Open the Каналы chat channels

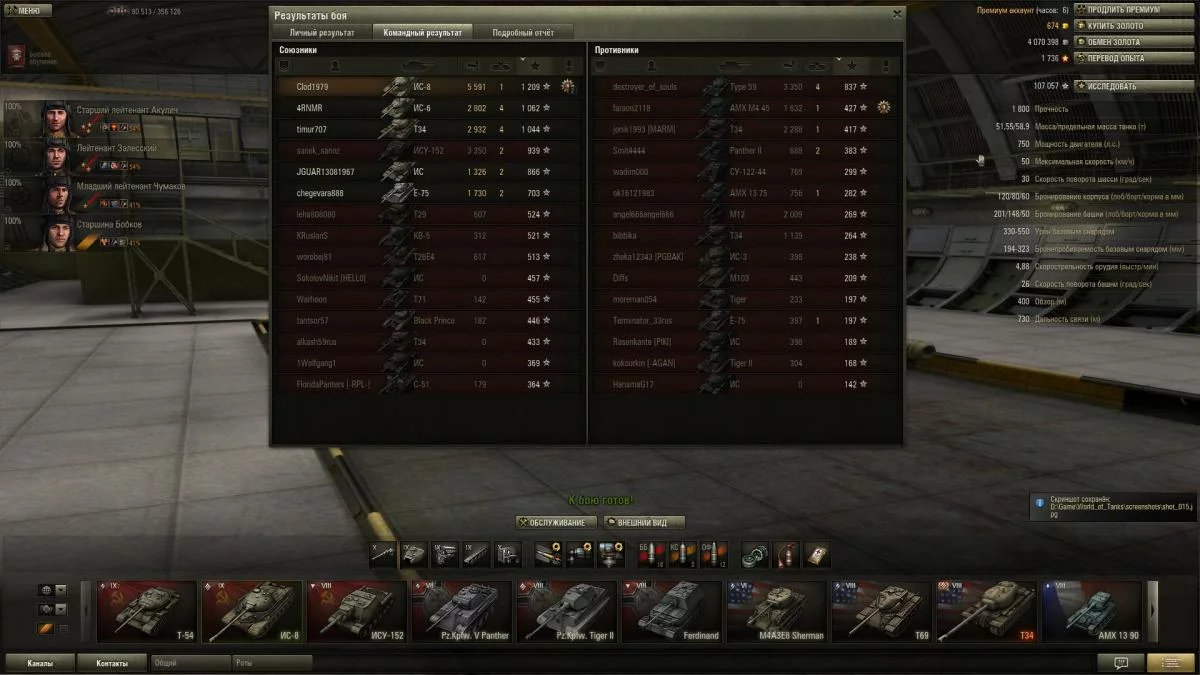(x=41, y=662)
